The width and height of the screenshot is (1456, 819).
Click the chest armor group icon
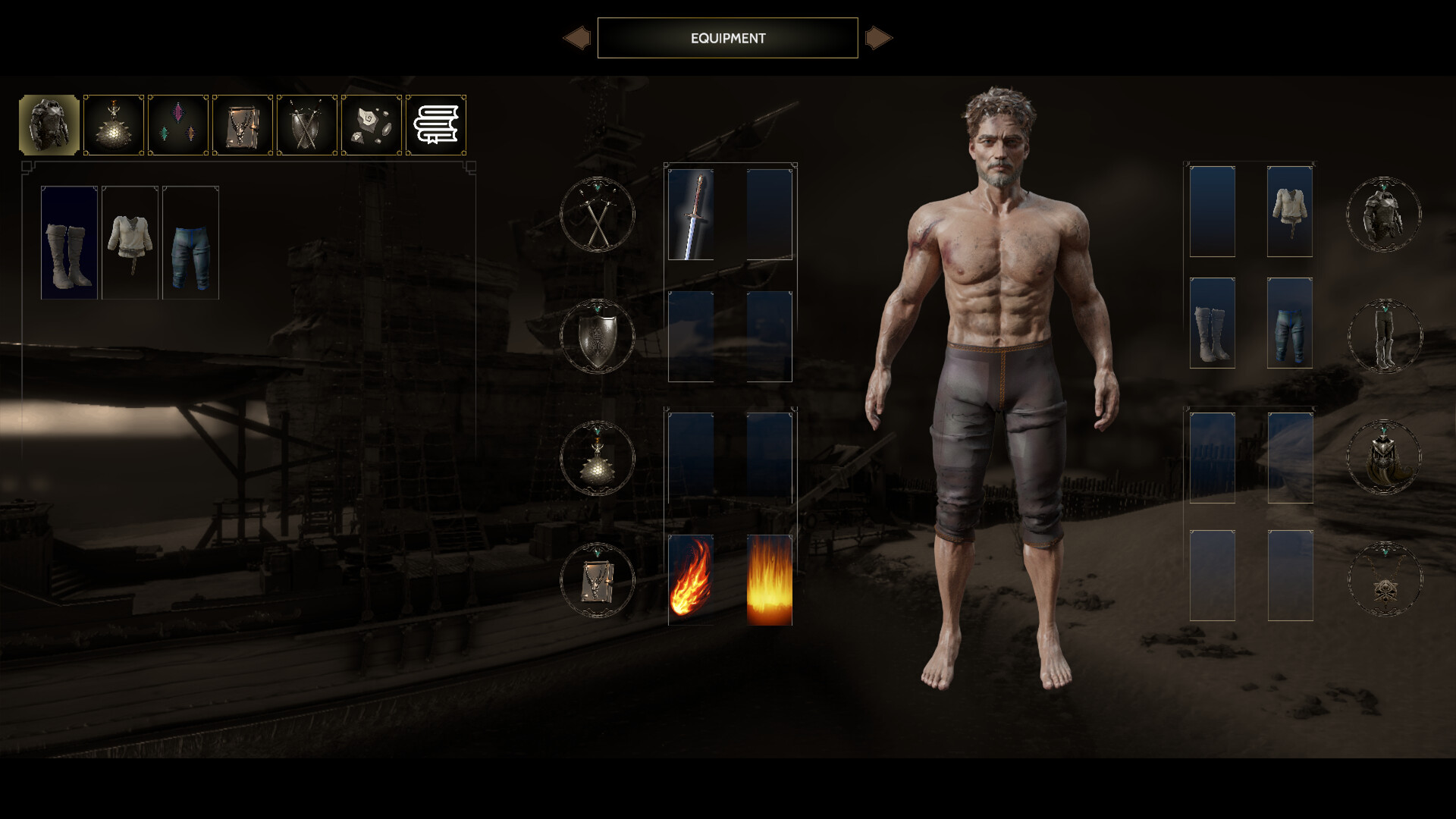[1384, 215]
